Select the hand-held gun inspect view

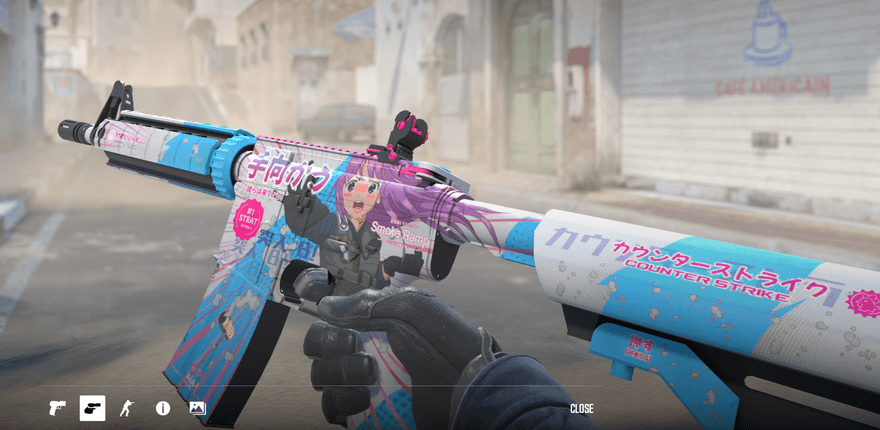pos(92,408)
